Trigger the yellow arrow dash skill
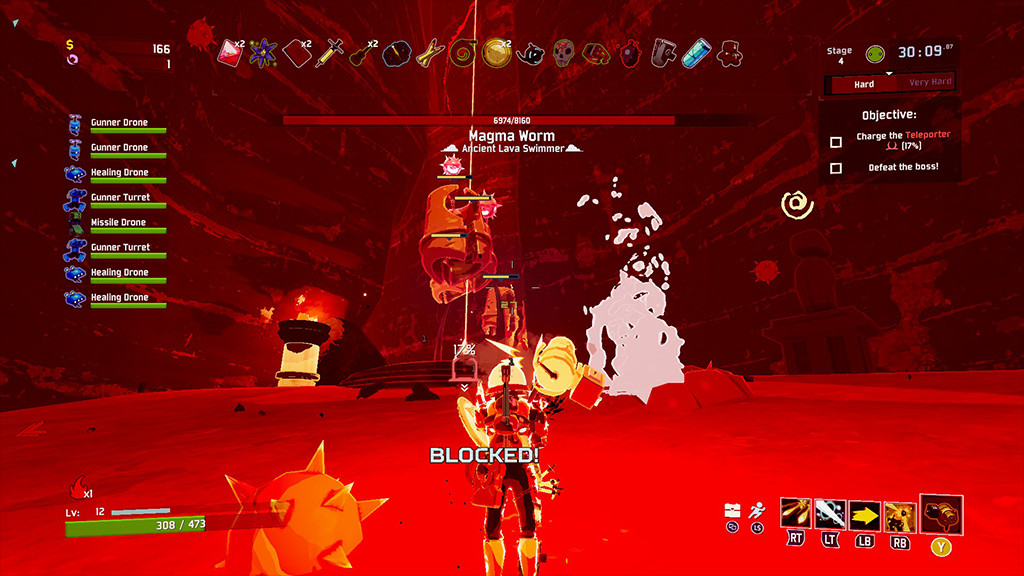This screenshot has width=1024, height=576. [864, 516]
